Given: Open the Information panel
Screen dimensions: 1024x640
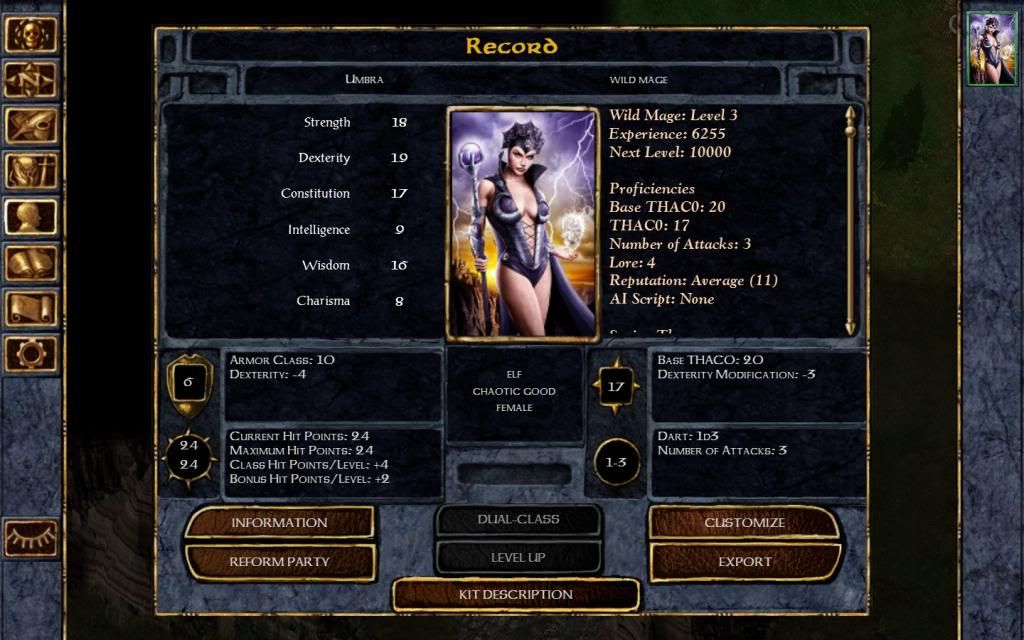Looking at the screenshot, I should pos(279,522).
